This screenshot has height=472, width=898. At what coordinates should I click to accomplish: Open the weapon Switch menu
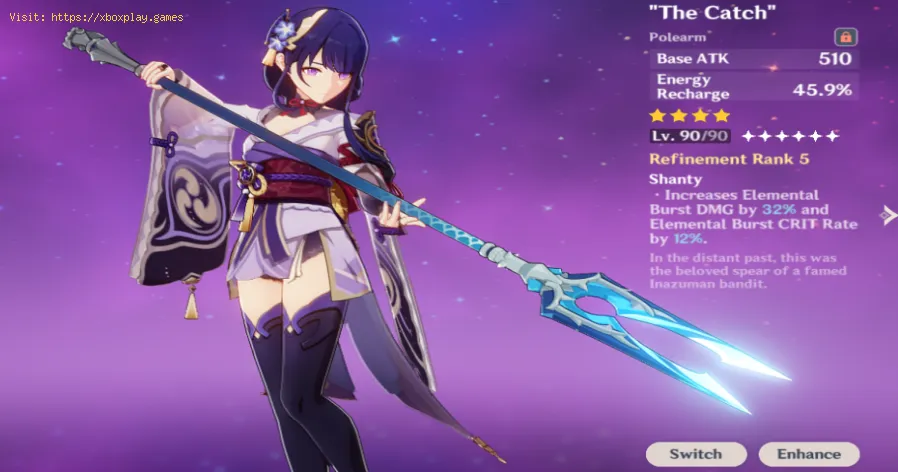(695, 454)
